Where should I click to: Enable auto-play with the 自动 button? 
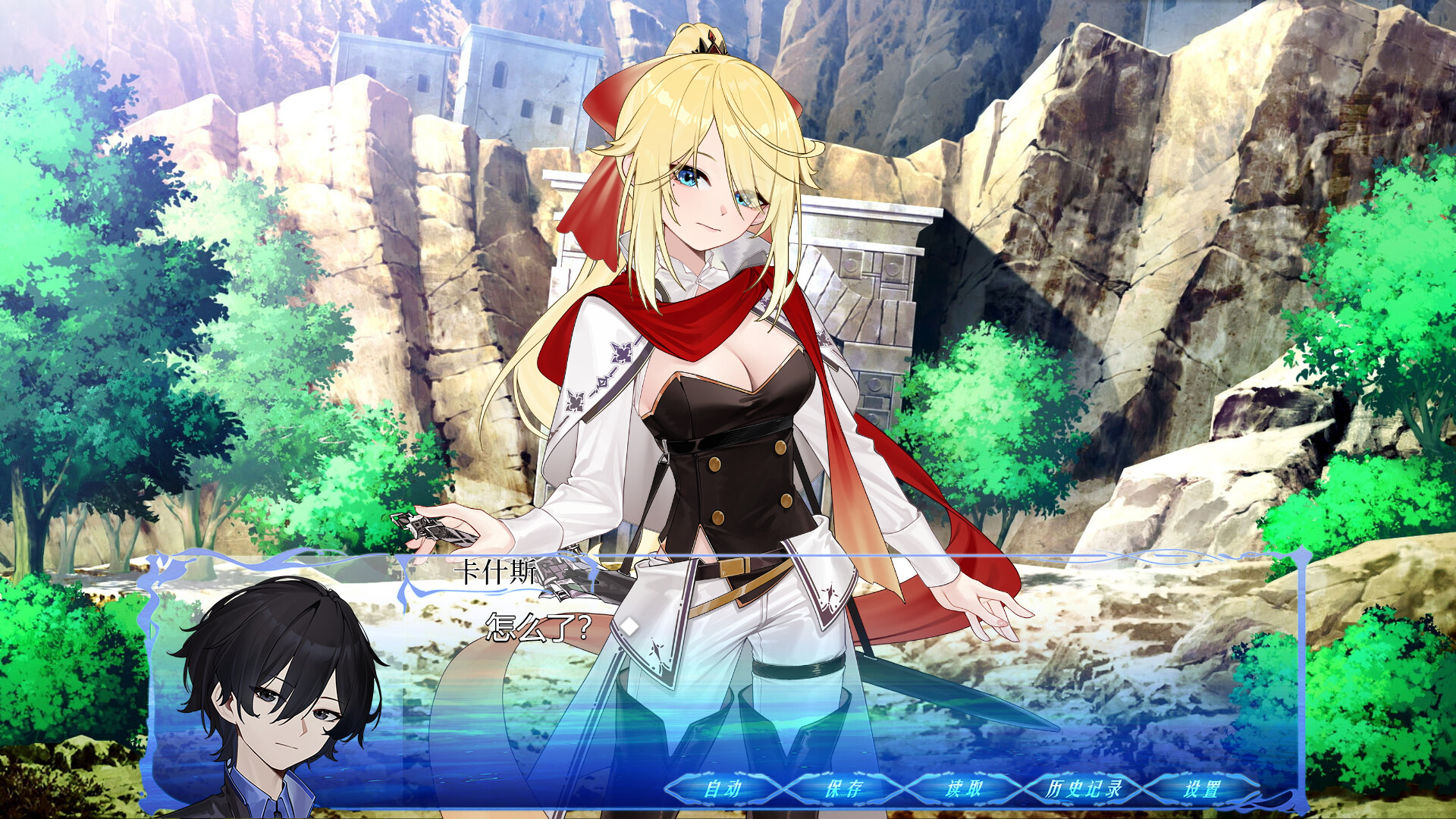tap(723, 789)
